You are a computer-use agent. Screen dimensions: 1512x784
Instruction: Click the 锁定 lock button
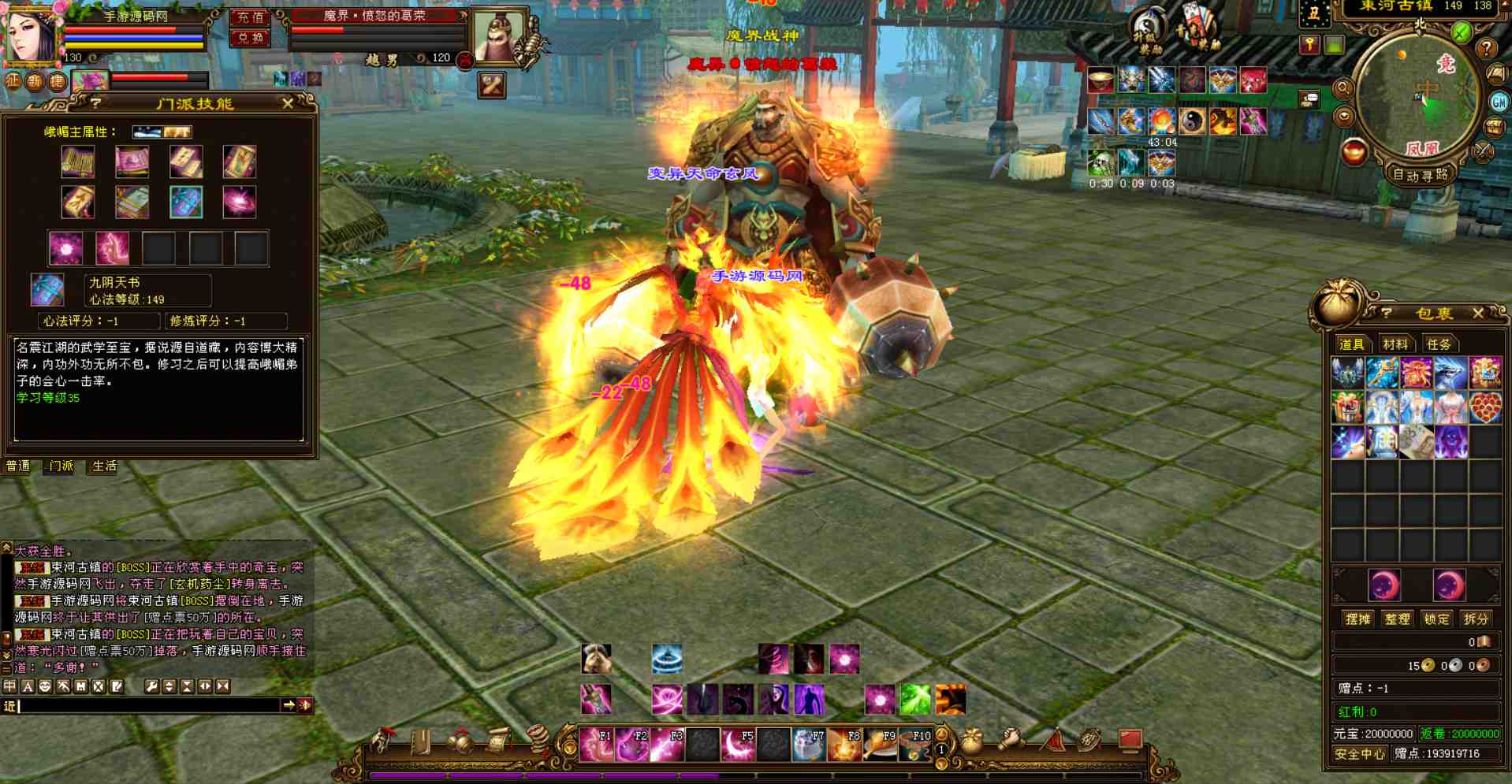tap(1436, 619)
